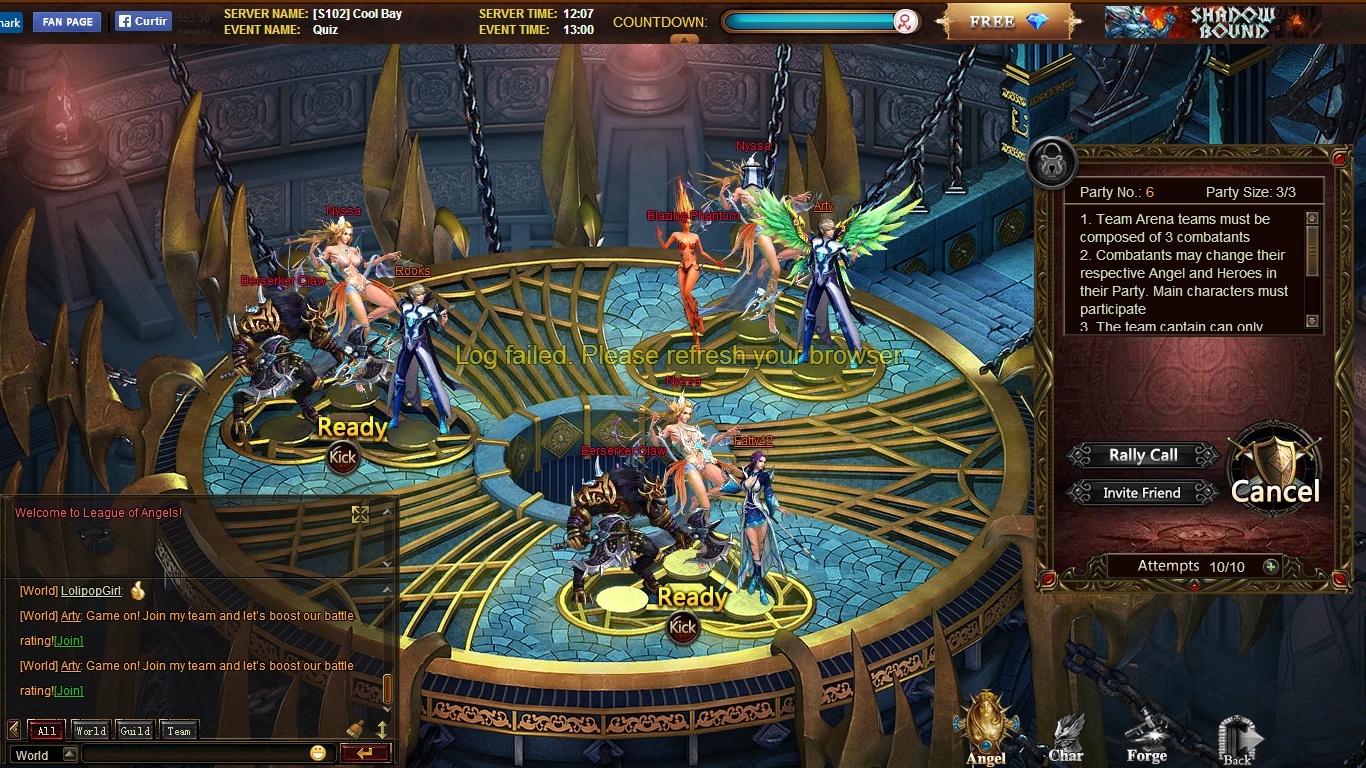Open the Invite Friend option
This screenshot has width=1366, height=768.
click(x=1141, y=493)
